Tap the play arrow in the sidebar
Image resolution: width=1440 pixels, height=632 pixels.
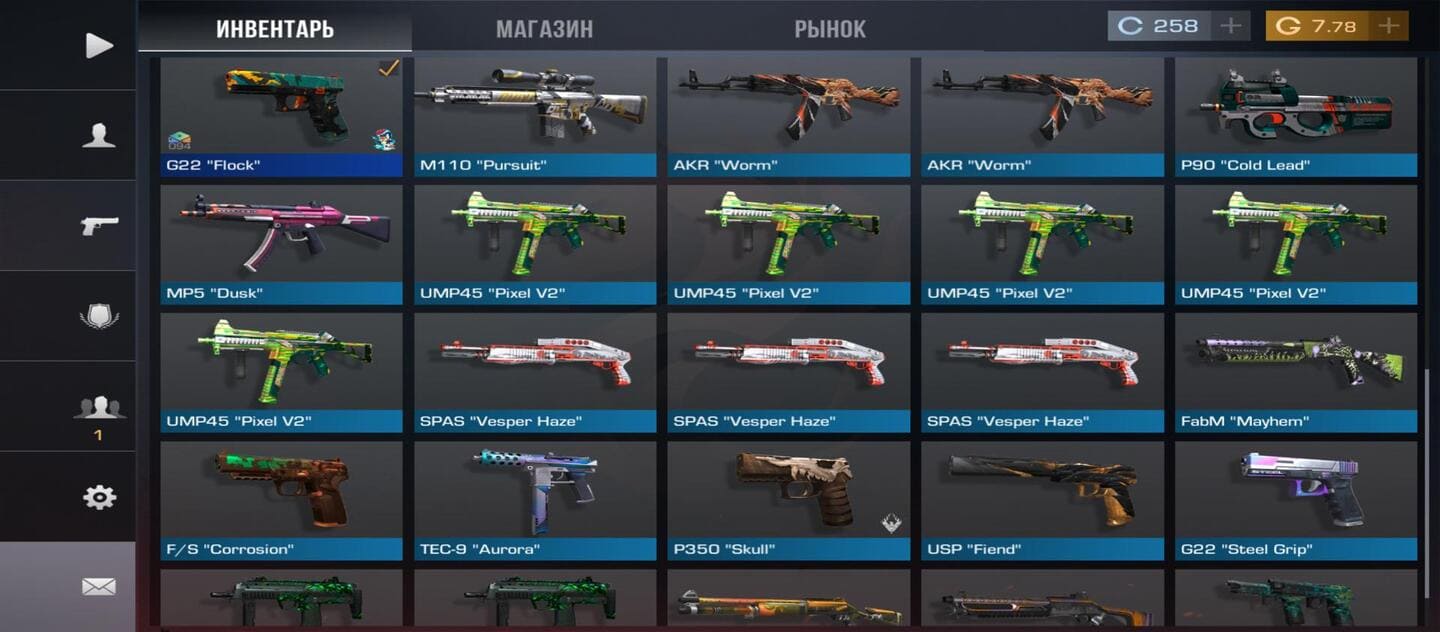[x=98, y=45]
